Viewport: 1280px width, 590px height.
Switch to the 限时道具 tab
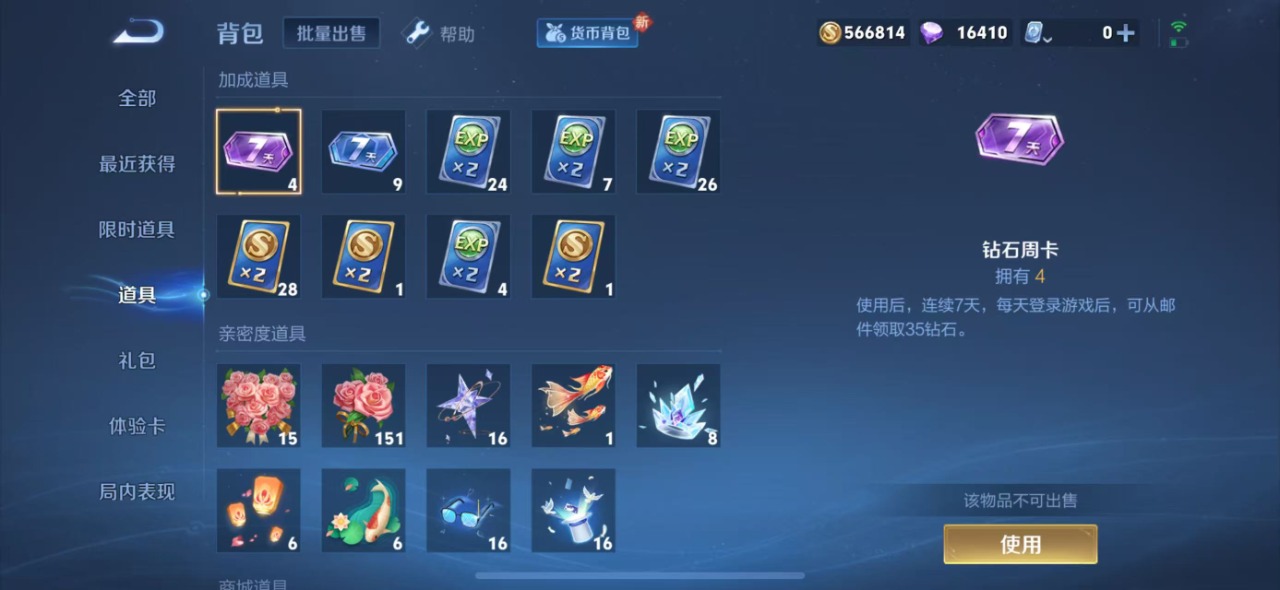pyautogui.click(x=137, y=229)
